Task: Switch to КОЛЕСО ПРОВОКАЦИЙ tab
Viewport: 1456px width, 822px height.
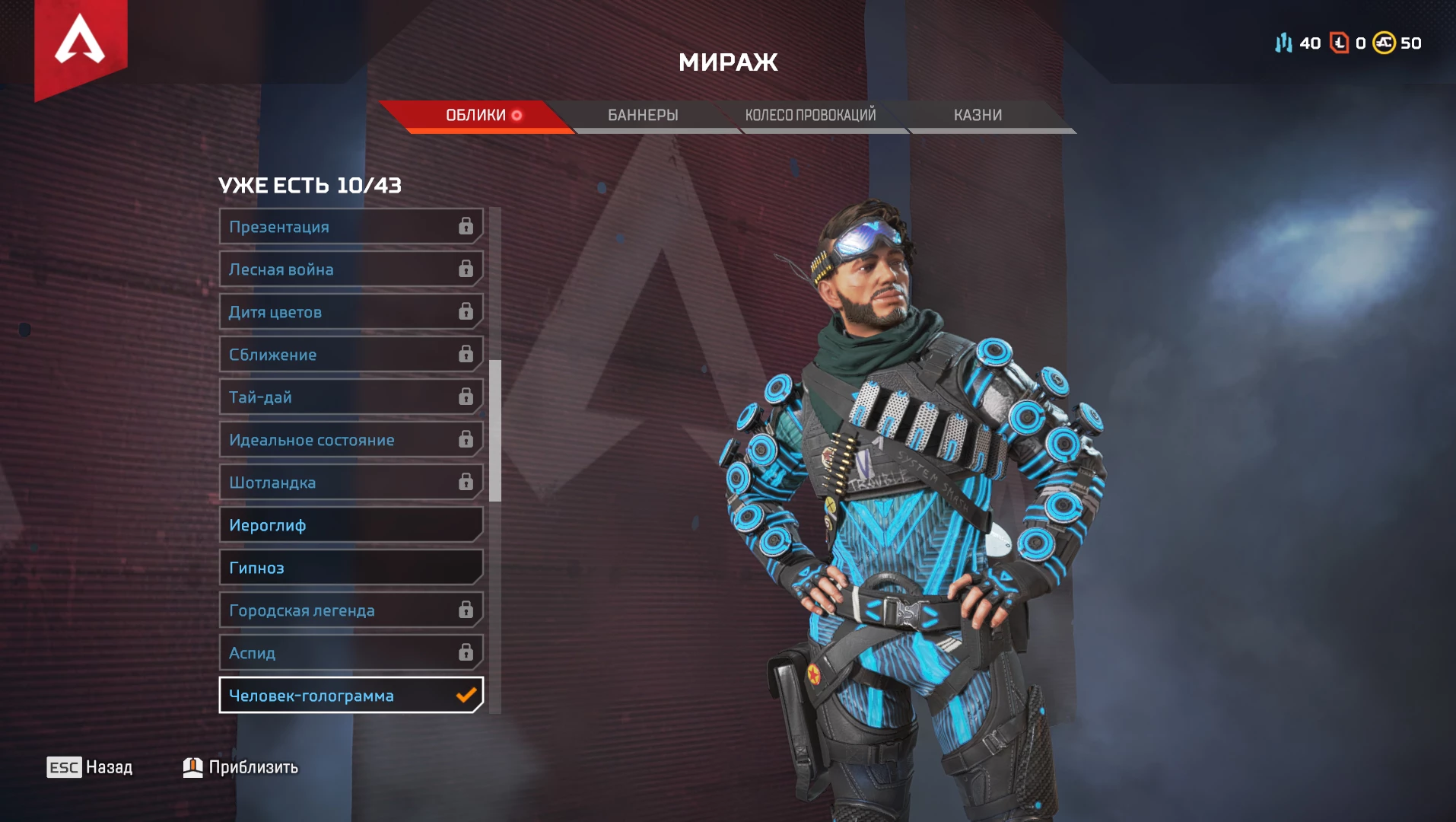Action: [x=810, y=116]
